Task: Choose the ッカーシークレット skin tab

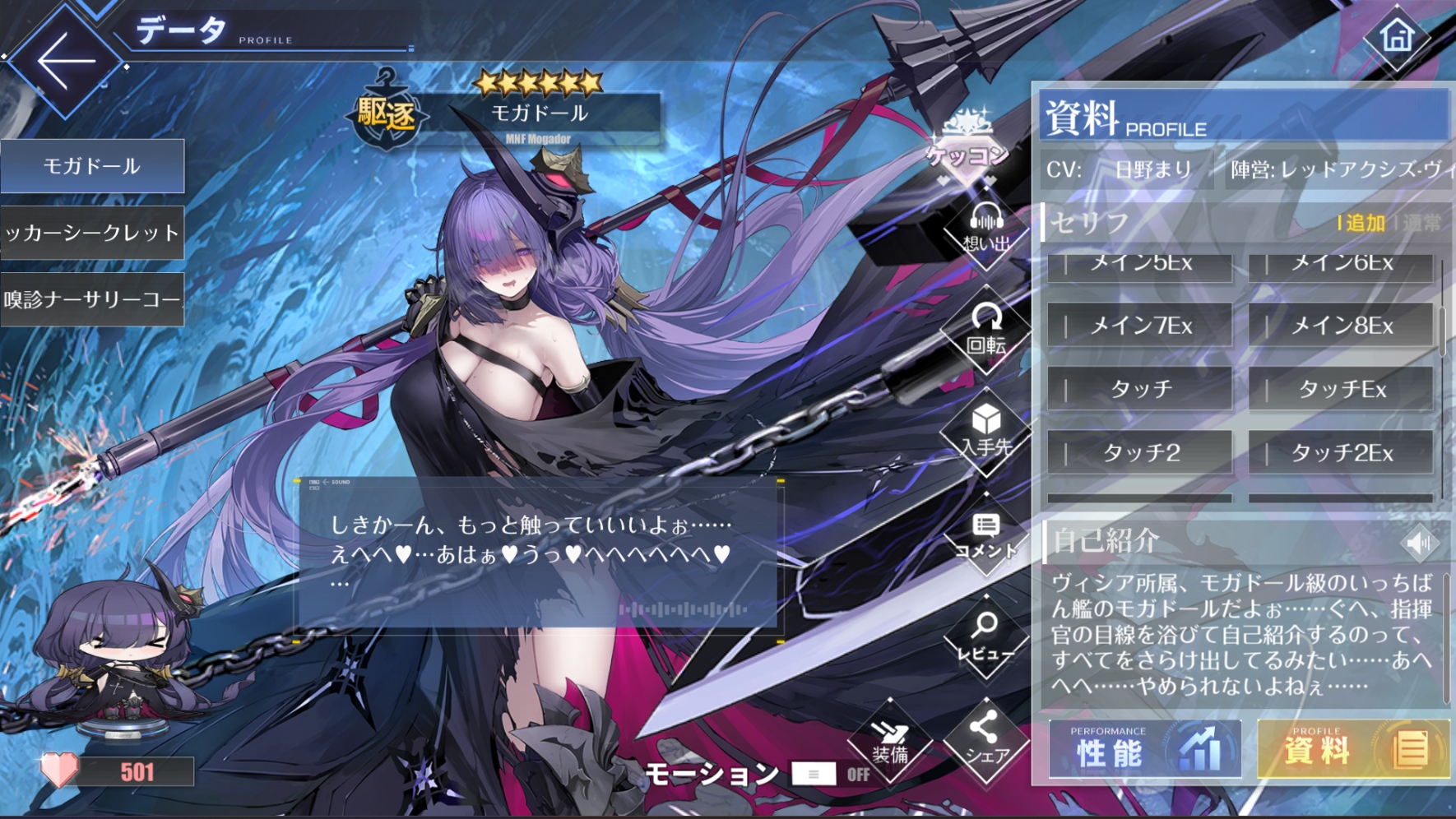Action: click(x=92, y=233)
